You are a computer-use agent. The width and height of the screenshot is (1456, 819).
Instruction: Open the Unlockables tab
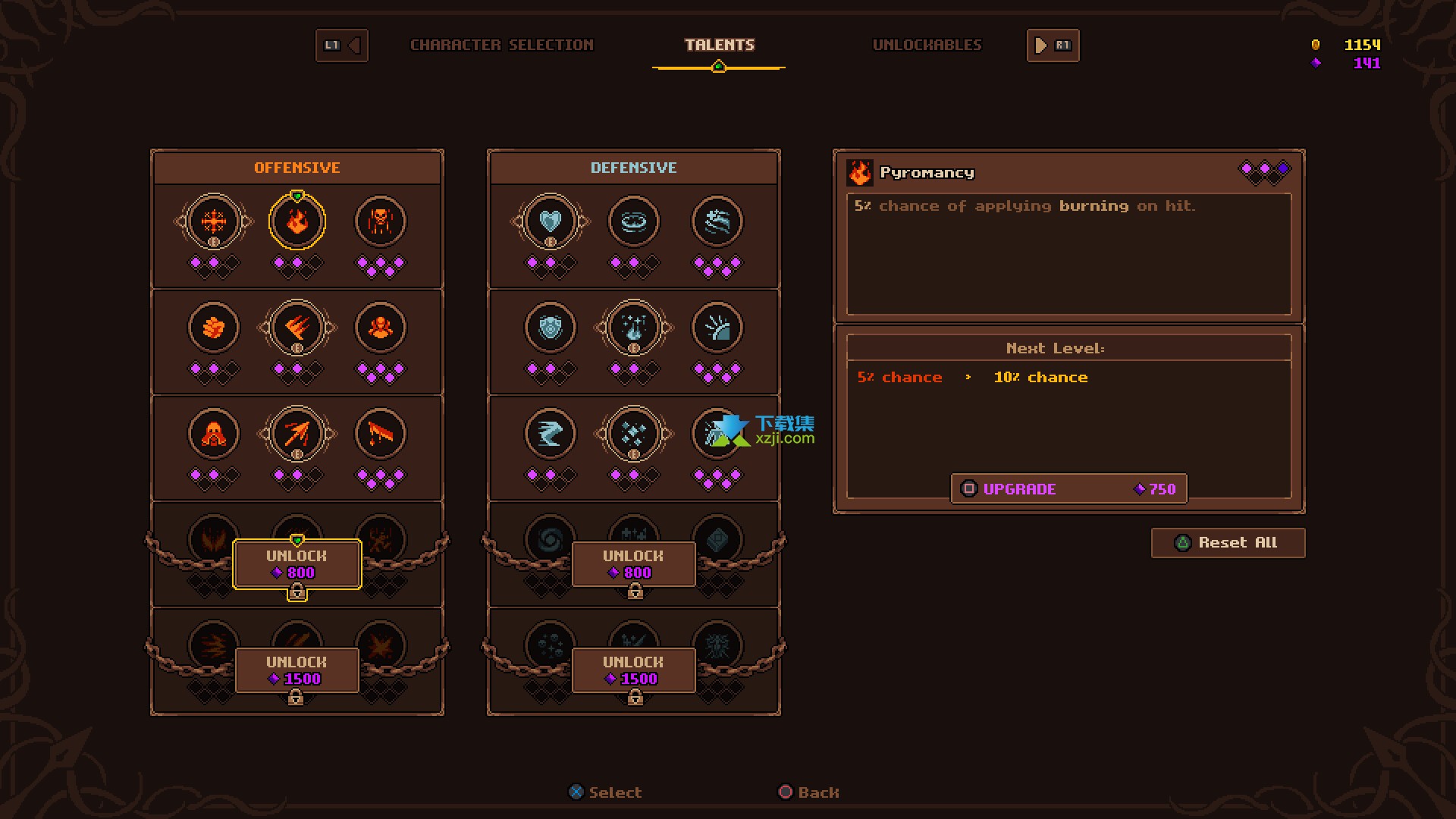[x=927, y=45]
